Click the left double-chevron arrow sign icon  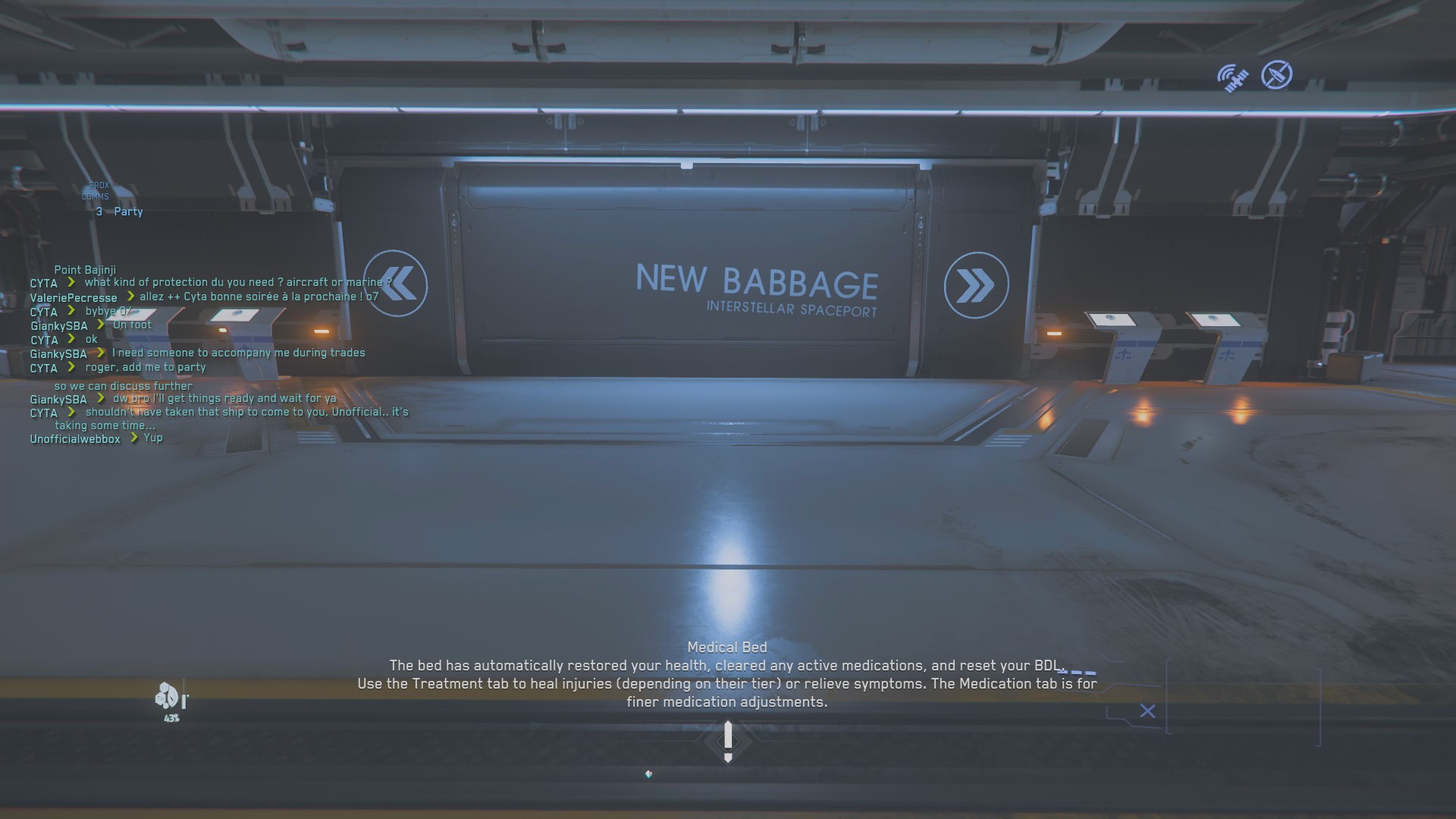[x=397, y=284]
